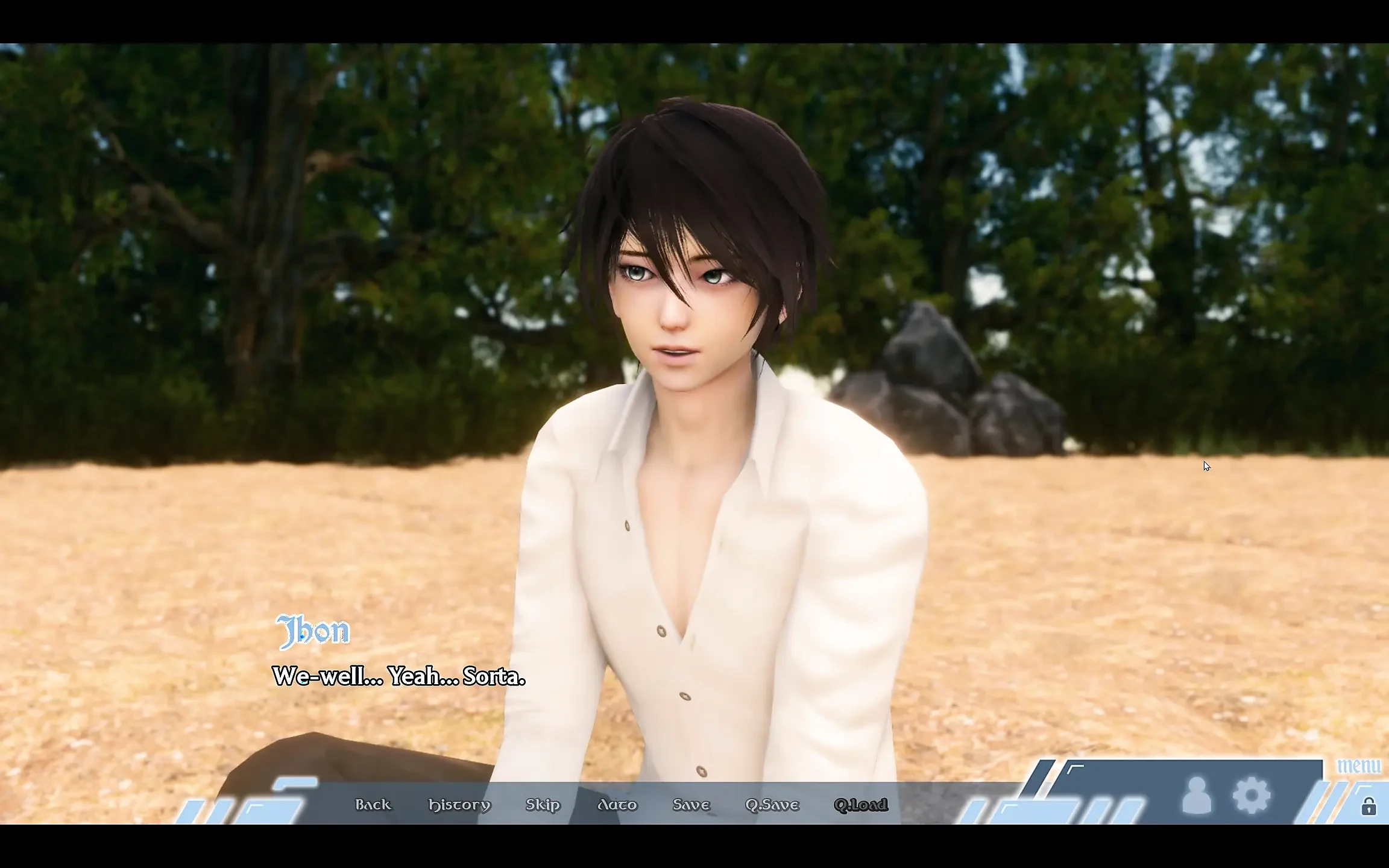
Task: Go back to the previous dialogue line
Action: pos(373,805)
